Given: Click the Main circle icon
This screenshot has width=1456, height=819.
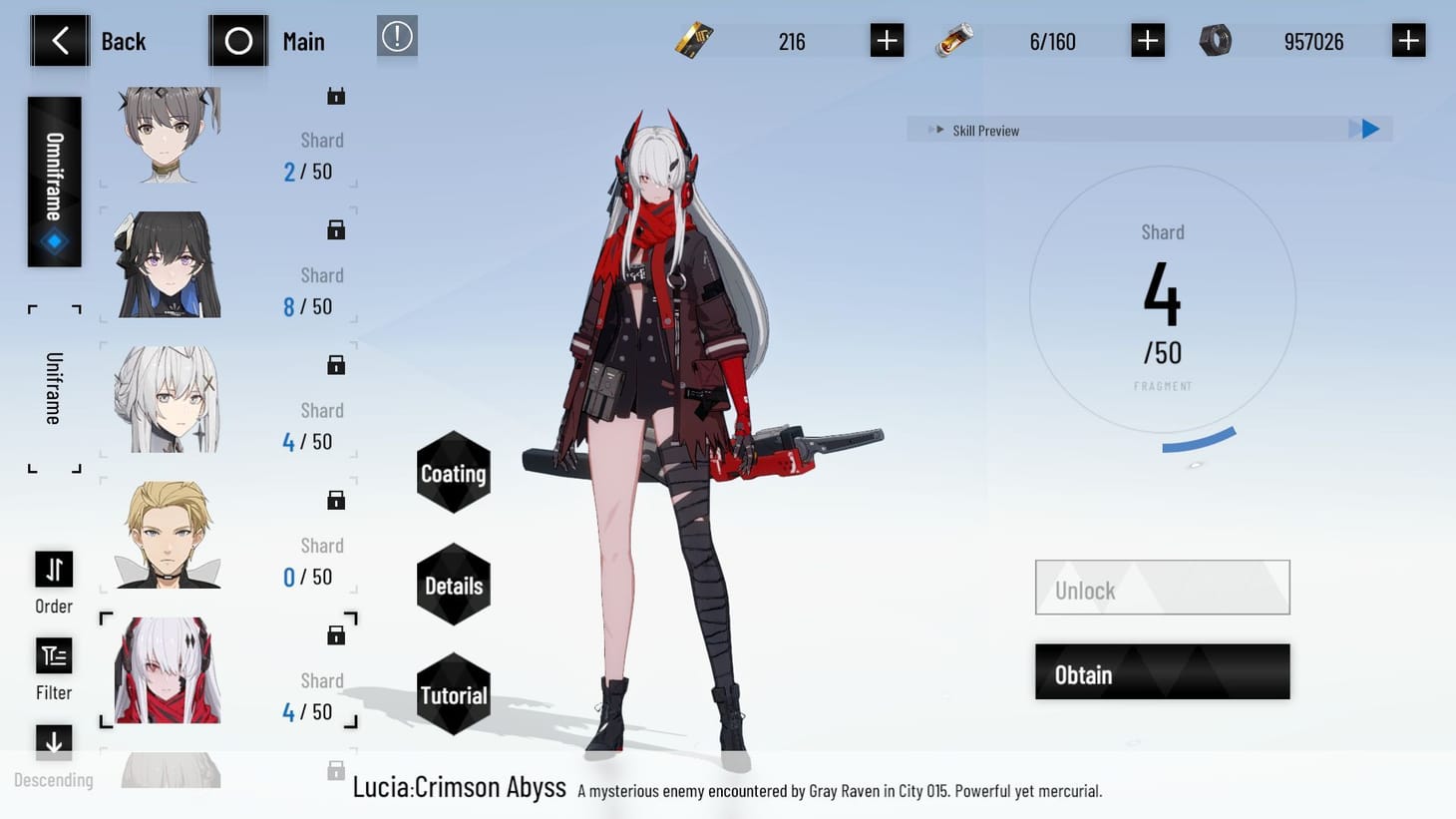Looking at the screenshot, I should click(x=237, y=40).
